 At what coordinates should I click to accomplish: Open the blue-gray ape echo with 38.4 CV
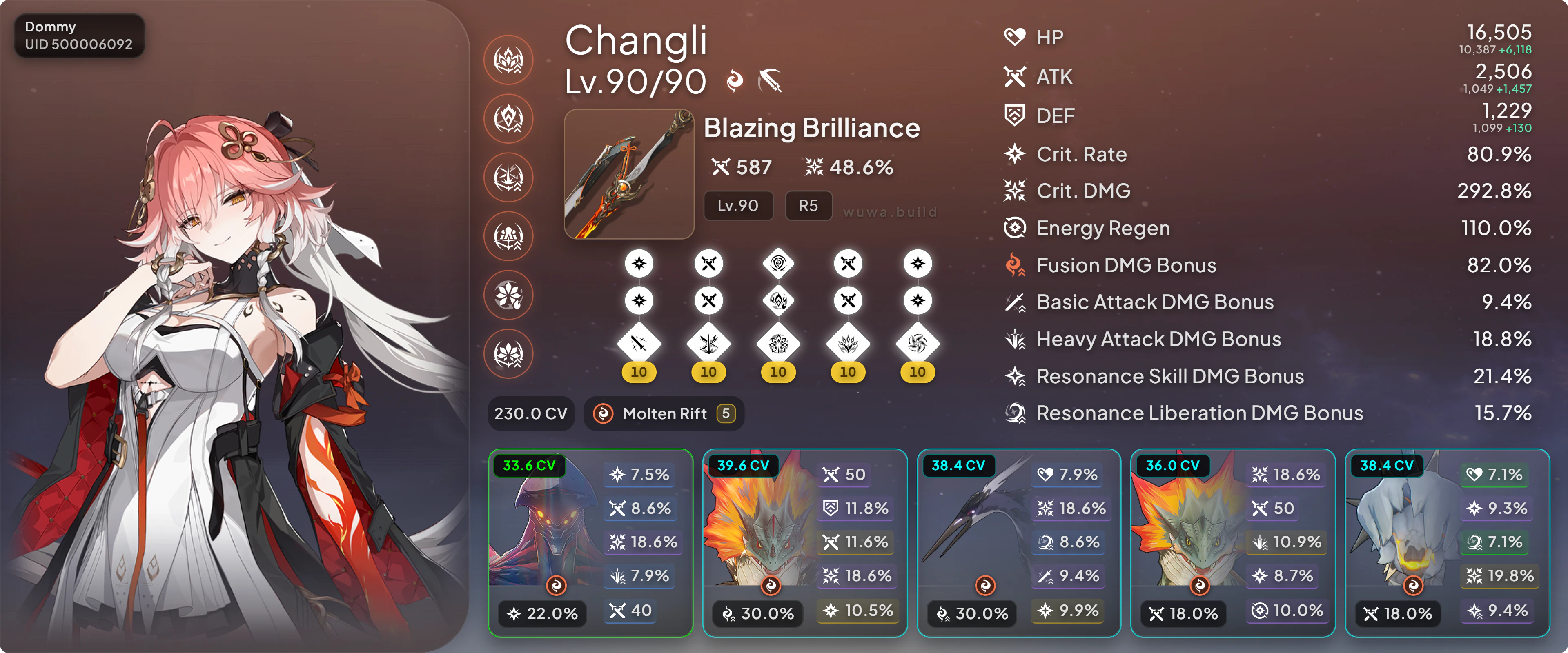point(1447,542)
